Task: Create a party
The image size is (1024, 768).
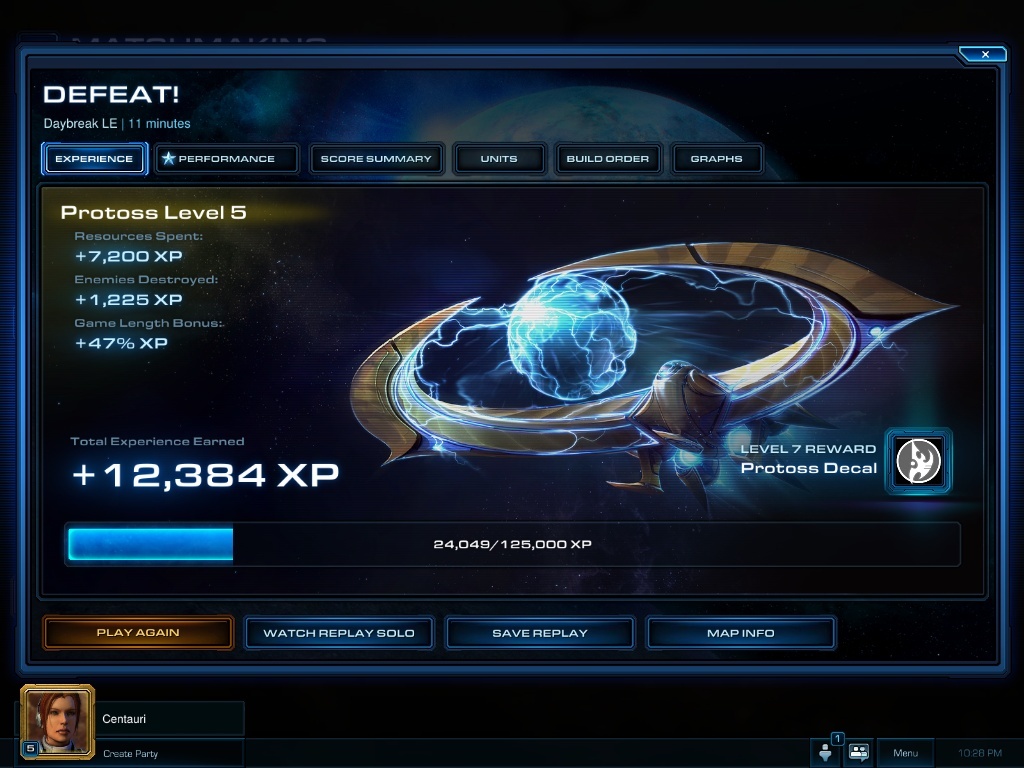Action: [131, 753]
